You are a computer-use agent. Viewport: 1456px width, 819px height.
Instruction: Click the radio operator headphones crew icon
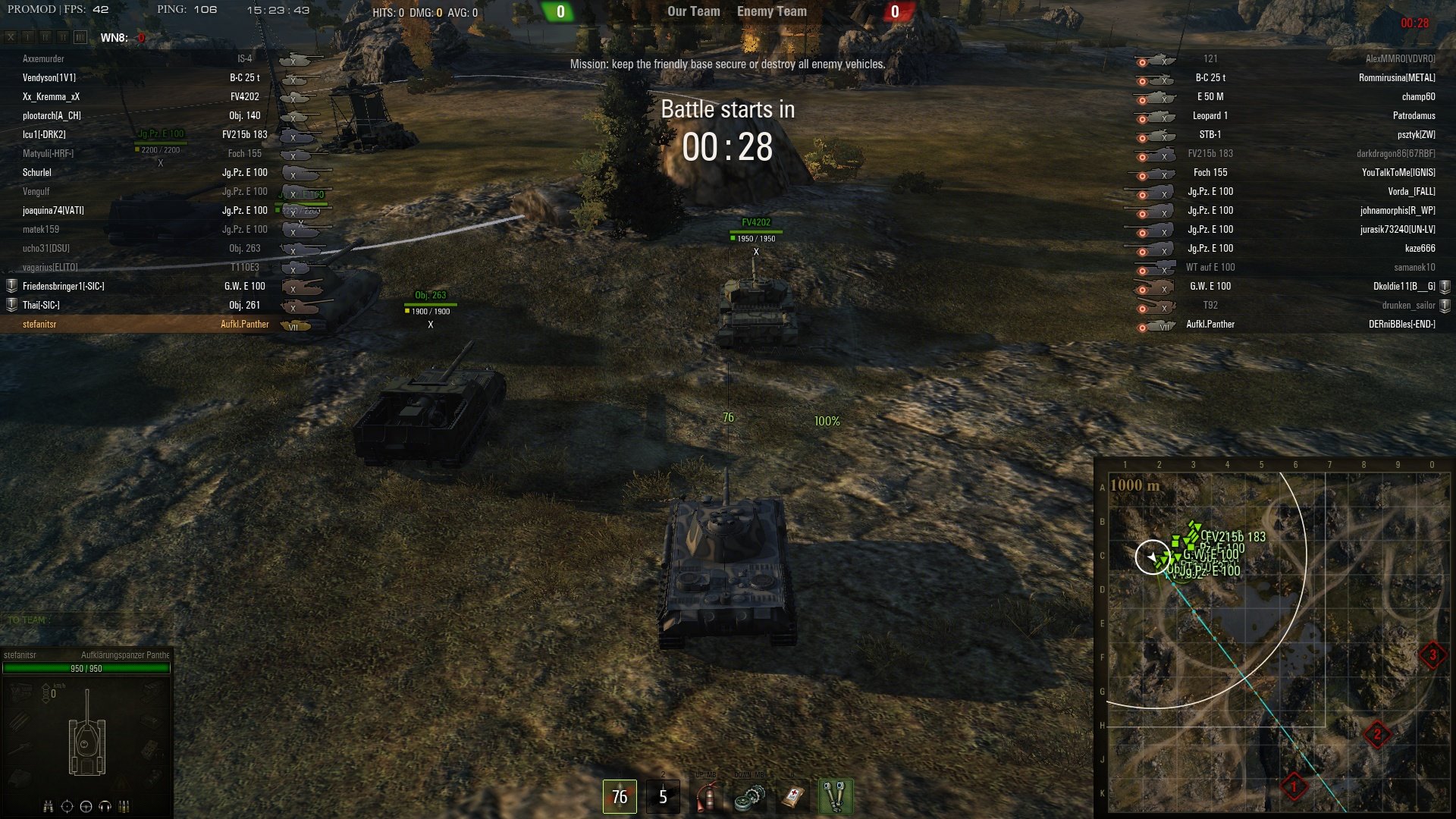point(105,806)
